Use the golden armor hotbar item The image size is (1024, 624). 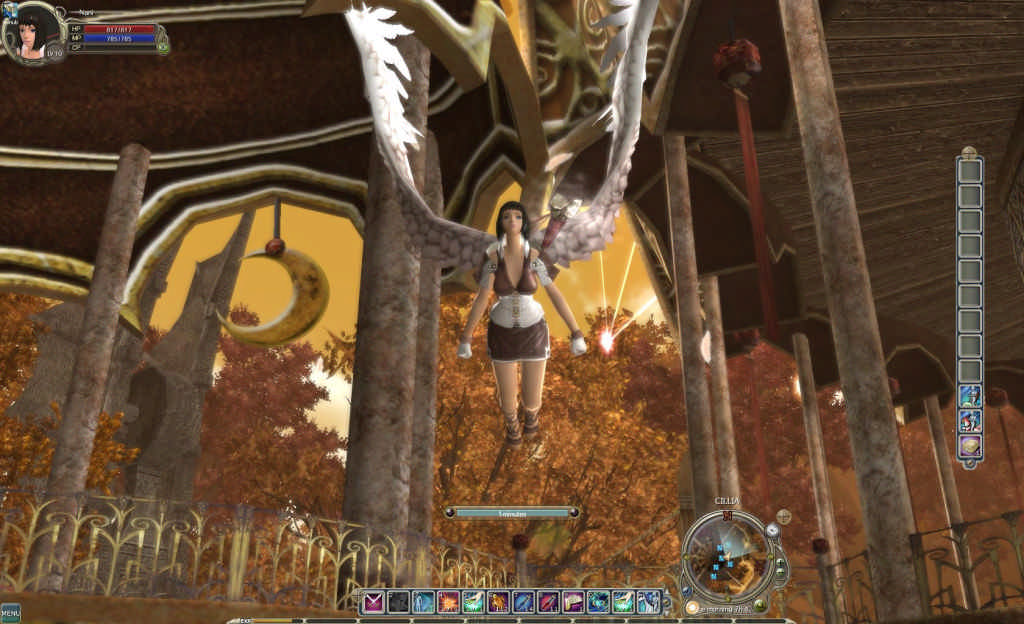tap(498, 602)
